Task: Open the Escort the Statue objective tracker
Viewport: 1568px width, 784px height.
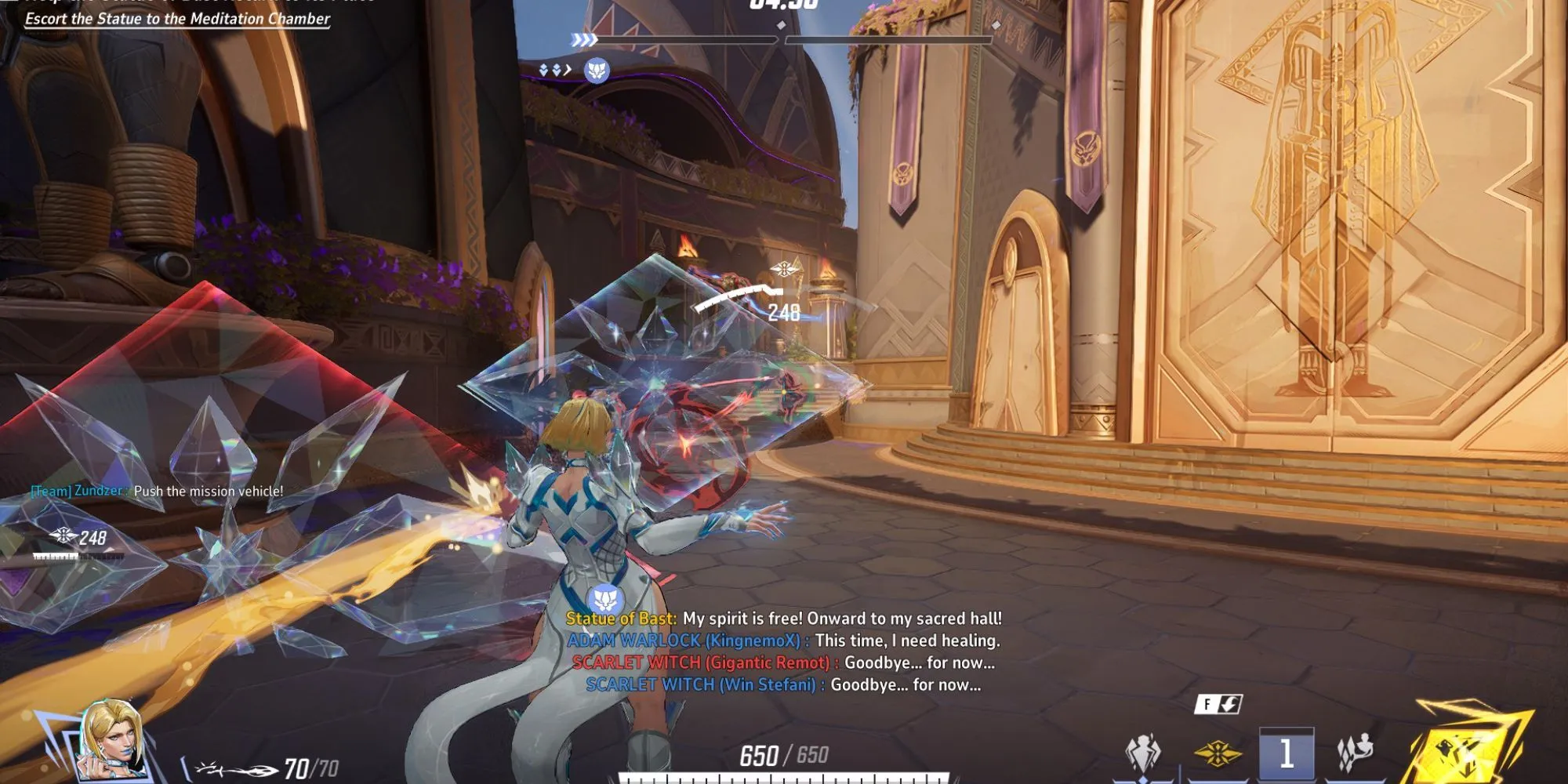Action: 177,19
